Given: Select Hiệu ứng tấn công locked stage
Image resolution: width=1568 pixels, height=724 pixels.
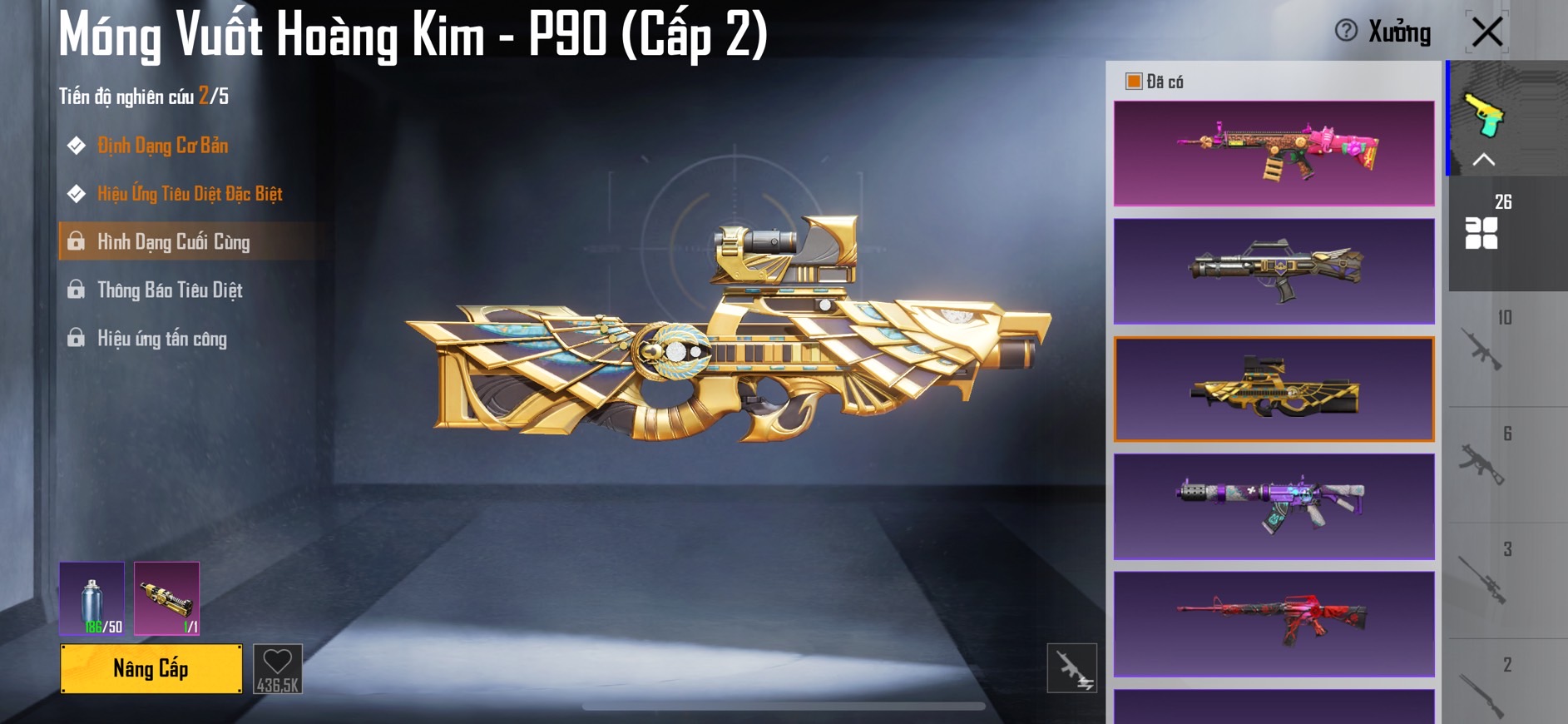Looking at the screenshot, I should click(x=161, y=339).
